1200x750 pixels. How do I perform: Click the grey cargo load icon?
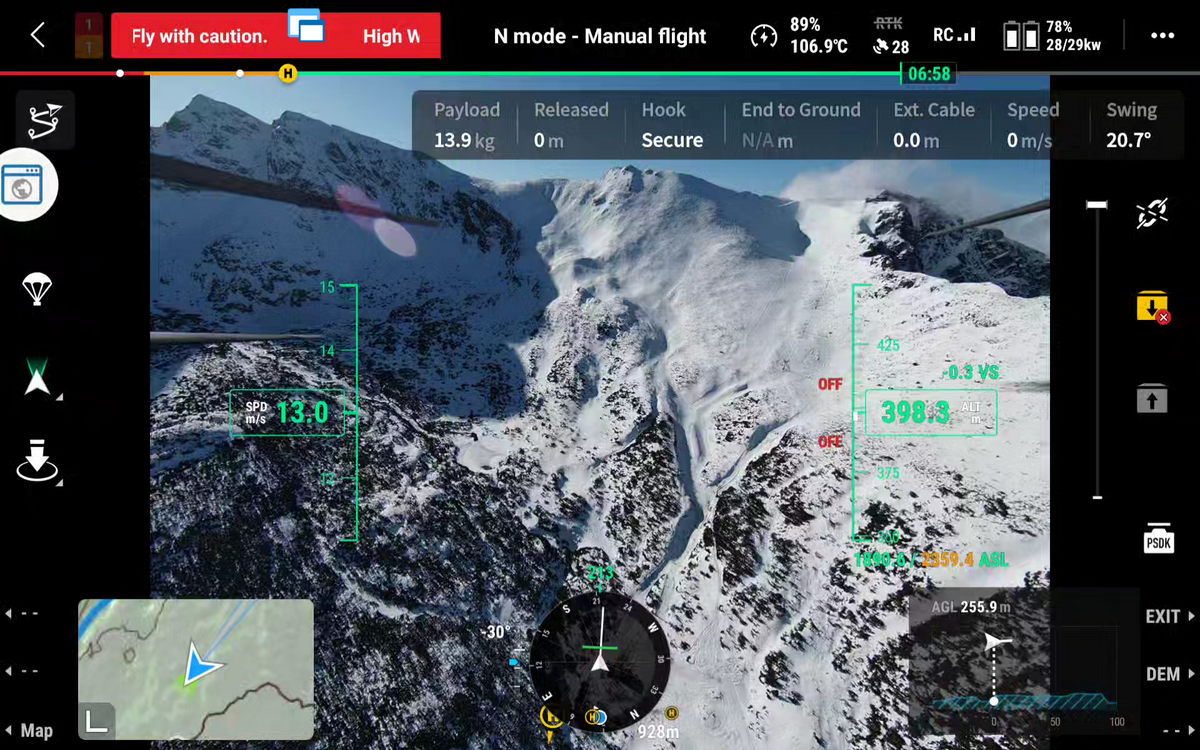point(1152,400)
